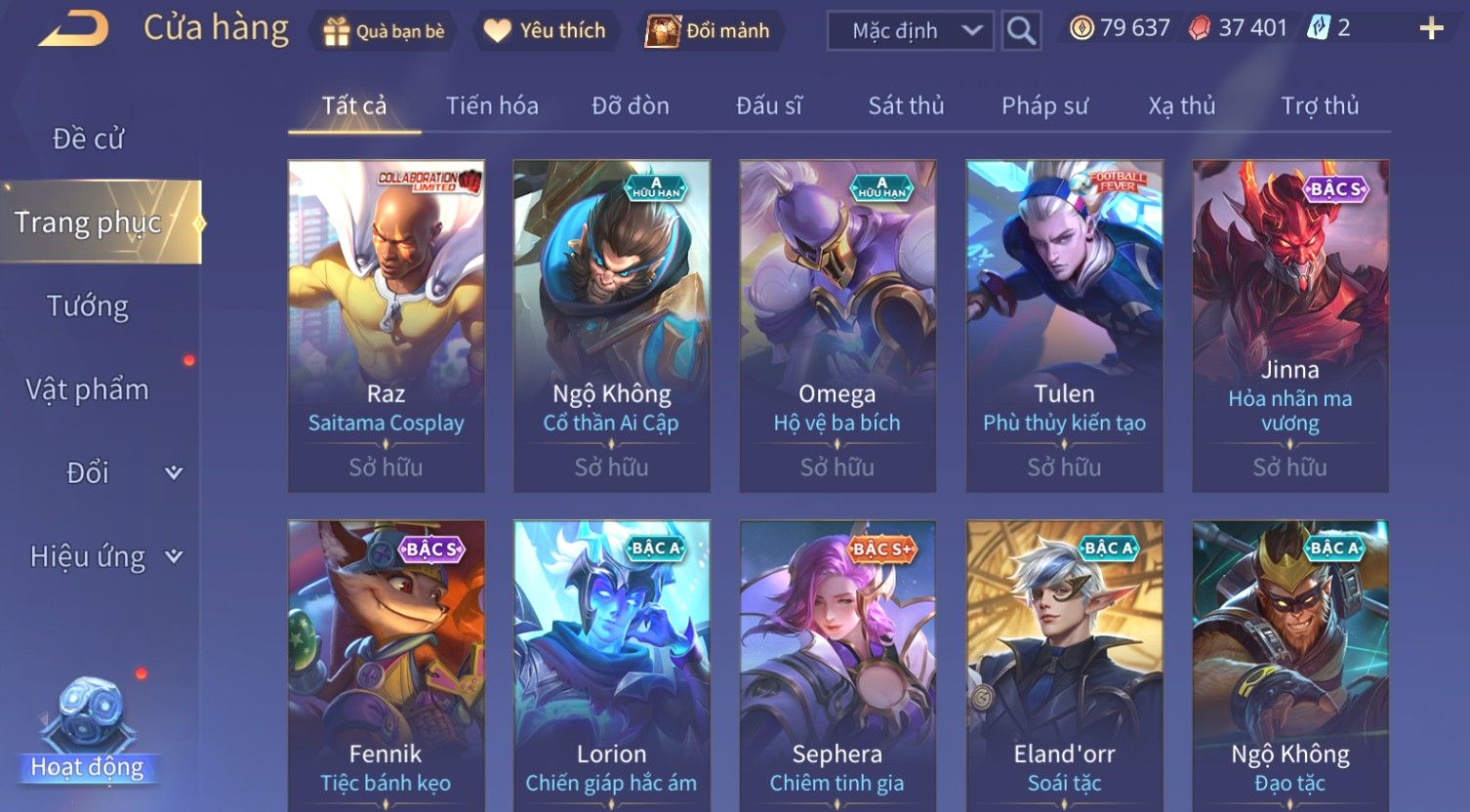
Task: Add currency with the plus button
Action: tap(1431, 29)
